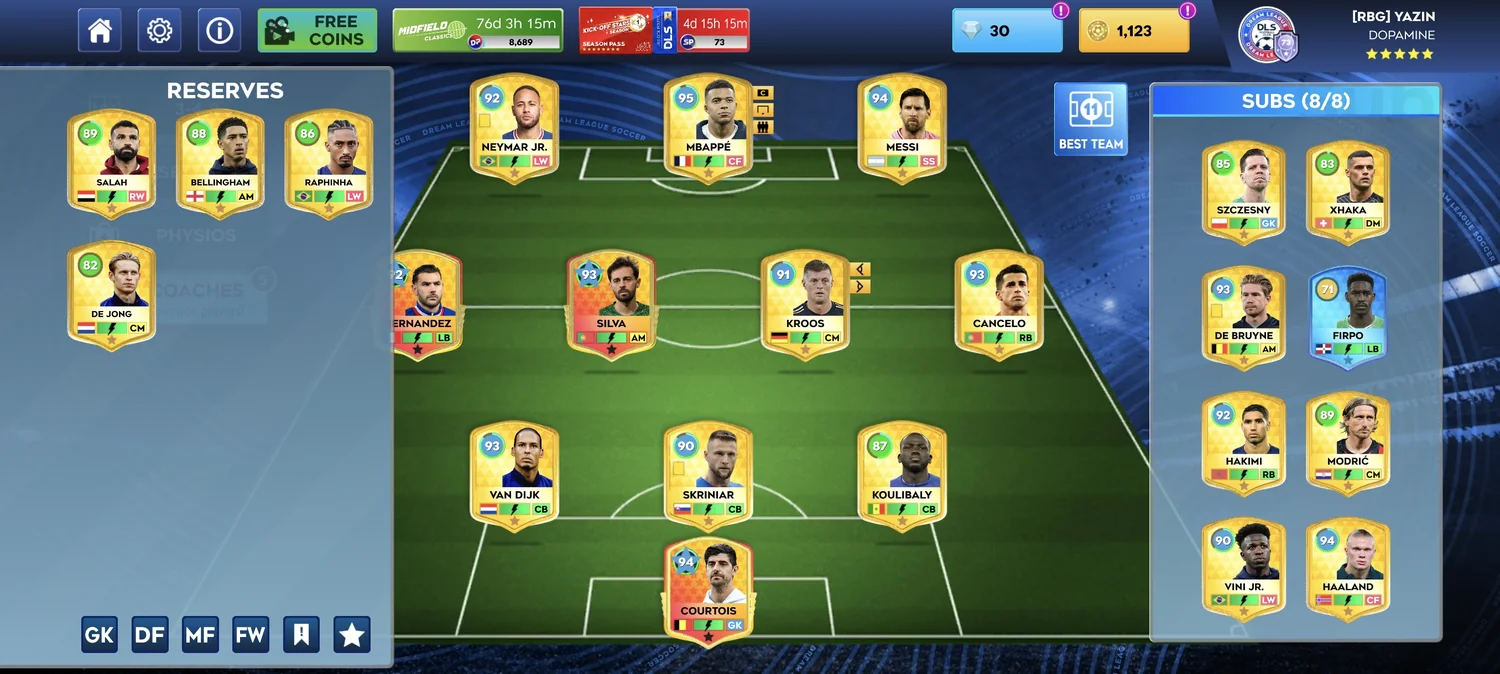Filter reserves by MF
1500x674 pixels.
click(x=200, y=634)
